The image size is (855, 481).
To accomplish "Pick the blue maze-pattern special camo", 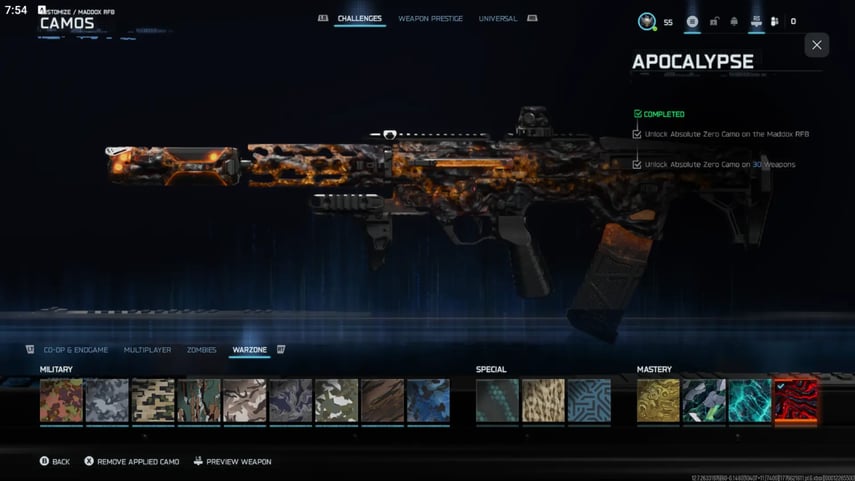I will [x=589, y=400].
